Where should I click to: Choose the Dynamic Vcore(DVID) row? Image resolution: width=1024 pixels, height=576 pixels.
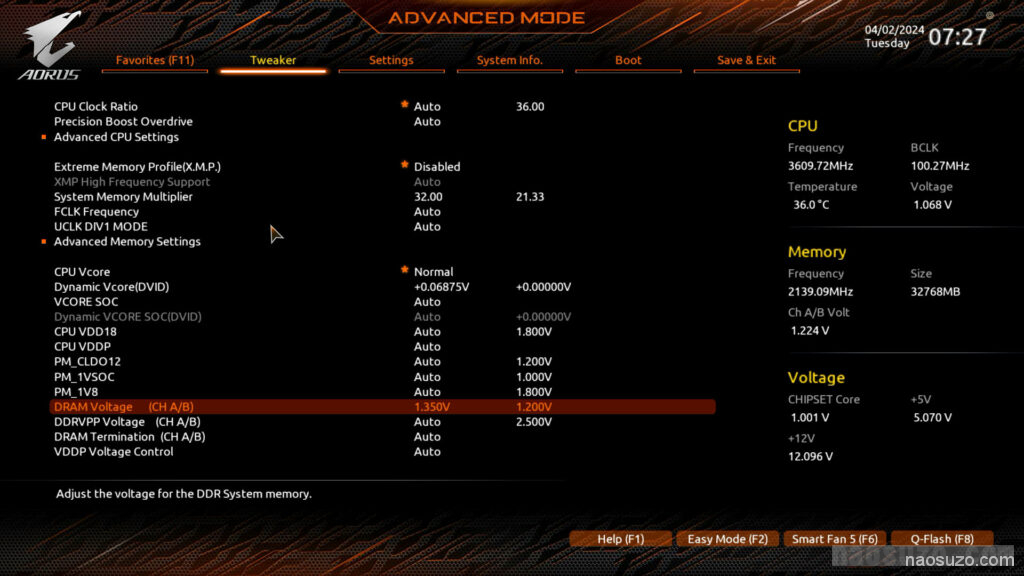111,287
